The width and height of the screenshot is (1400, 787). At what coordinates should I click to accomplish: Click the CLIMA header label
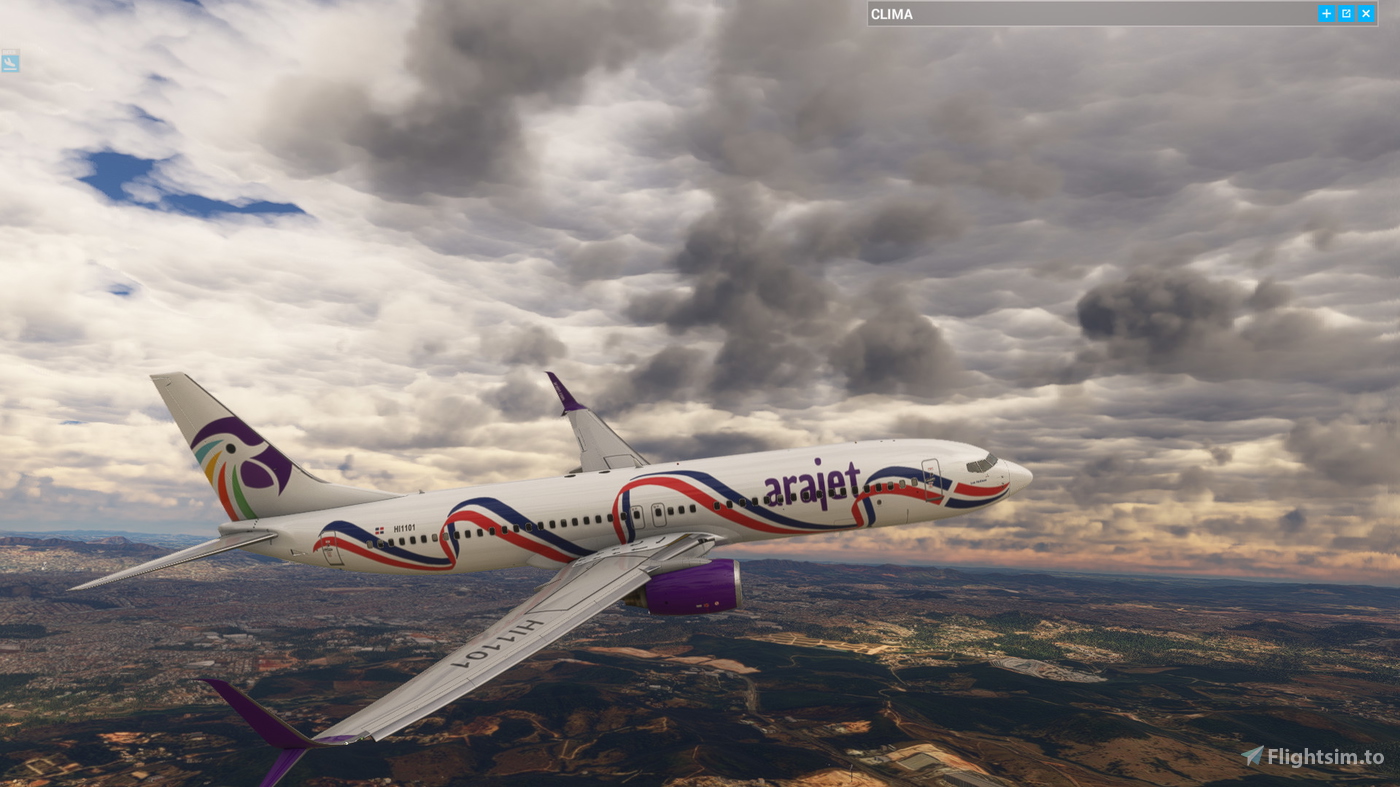click(x=891, y=12)
